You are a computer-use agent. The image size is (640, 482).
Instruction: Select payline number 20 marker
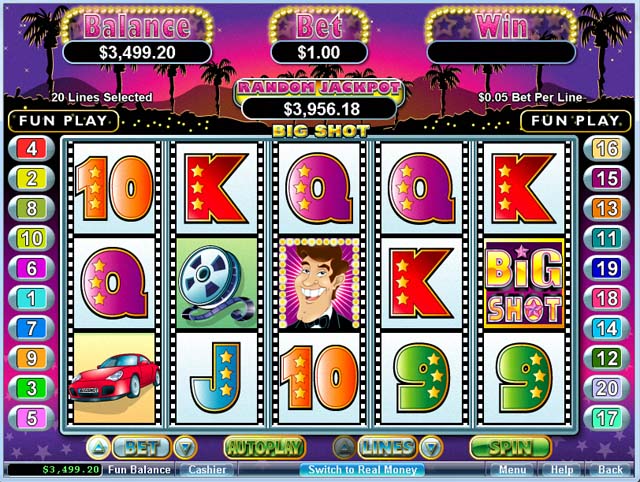(x=607, y=388)
